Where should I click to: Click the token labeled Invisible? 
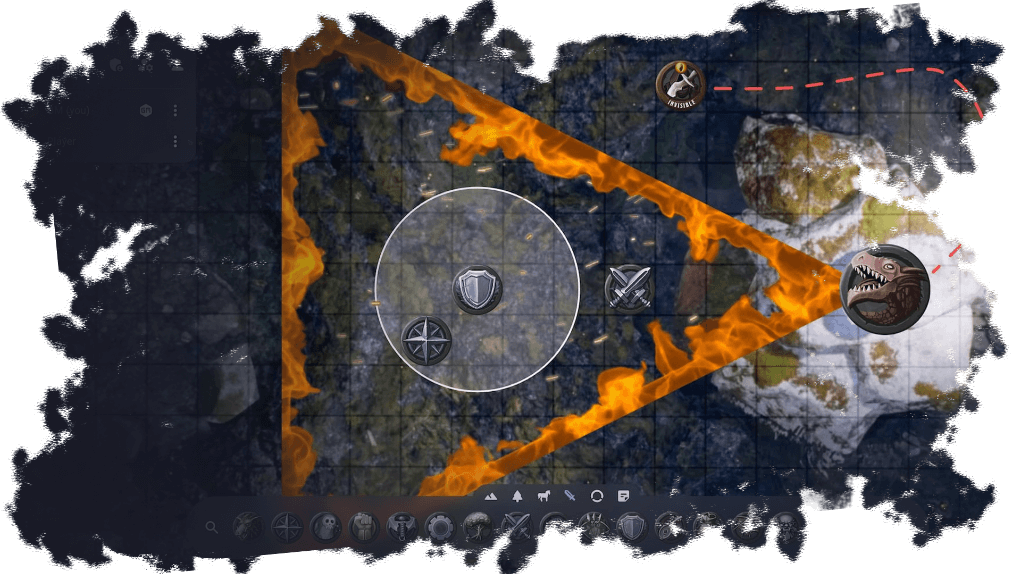680,85
